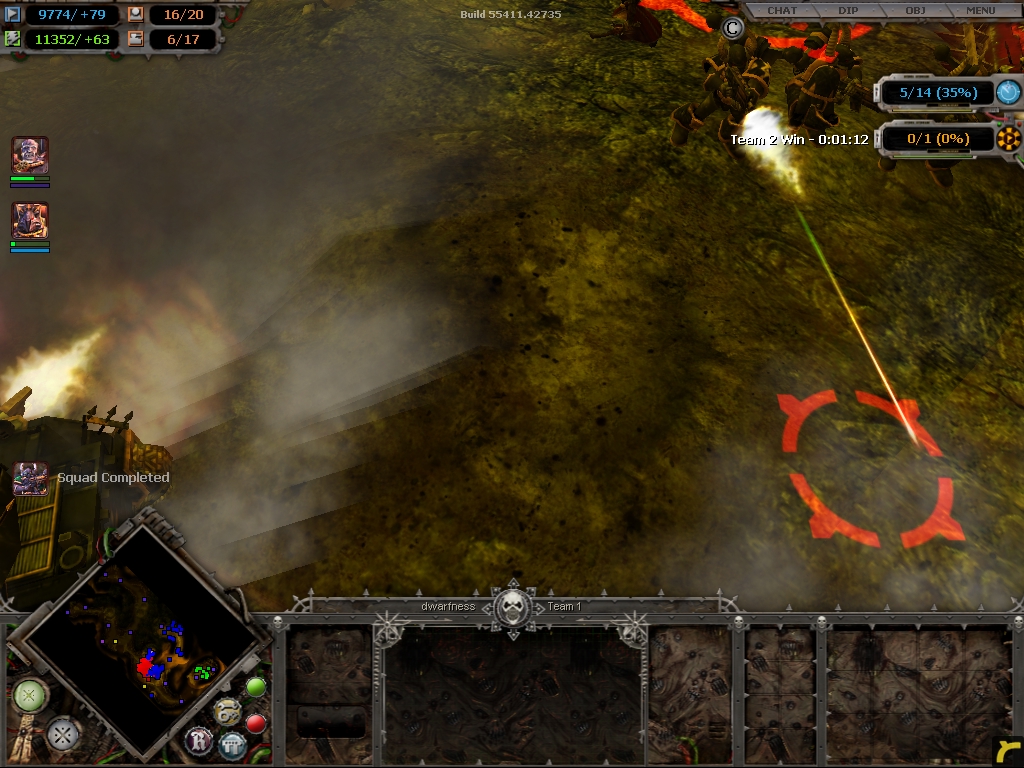Viewport: 1024px width, 768px height.
Task: Click the green round button beside the minimap
Action: coord(256,688)
